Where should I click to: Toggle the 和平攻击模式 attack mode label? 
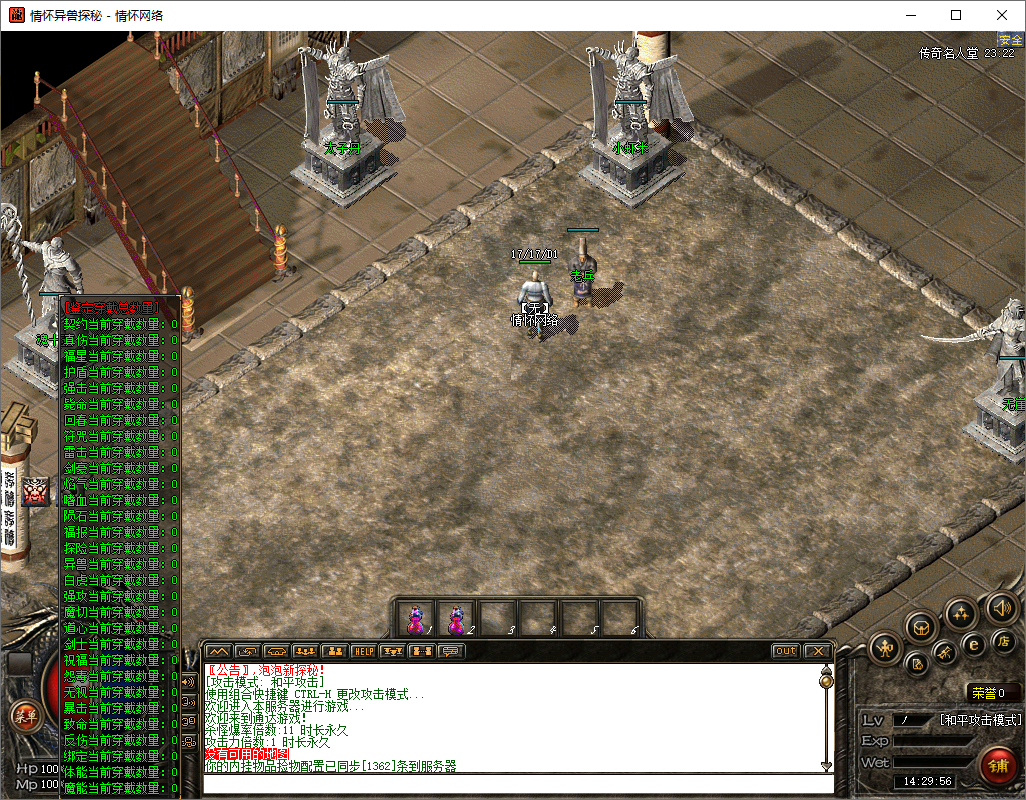point(980,719)
